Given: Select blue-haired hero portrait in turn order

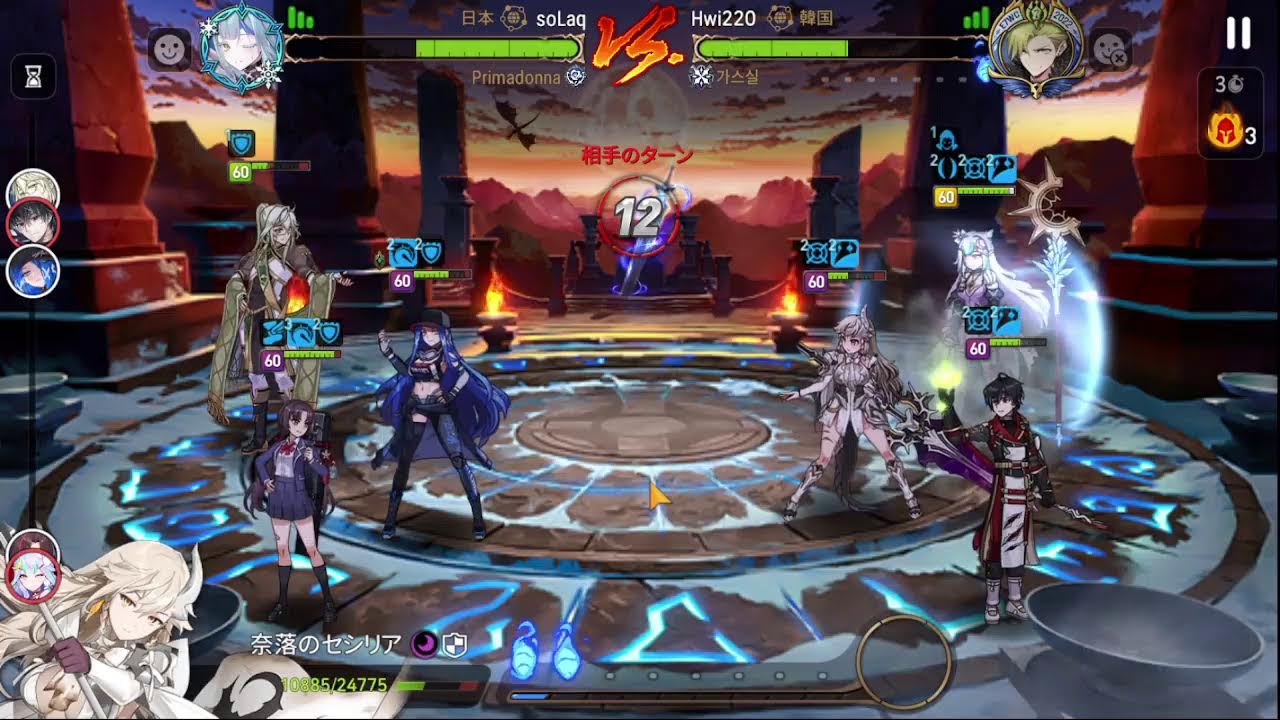Looking at the screenshot, I should point(33,270).
